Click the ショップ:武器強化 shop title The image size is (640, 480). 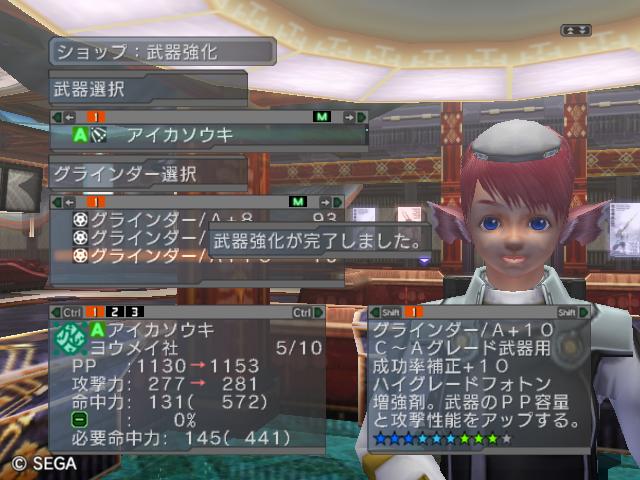(x=162, y=51)
